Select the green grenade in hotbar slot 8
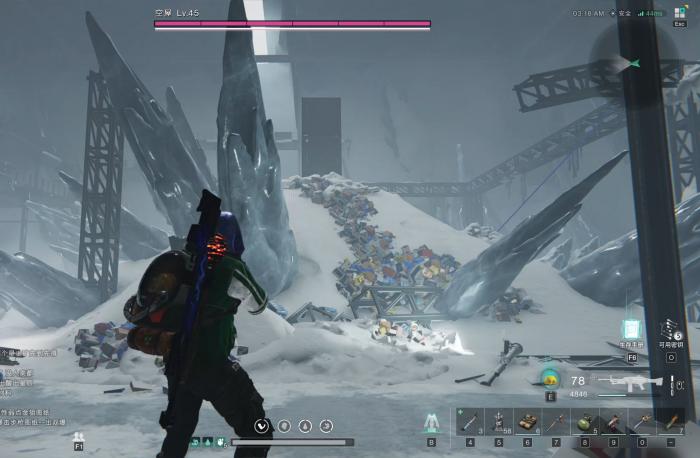 tap(585, 422)
